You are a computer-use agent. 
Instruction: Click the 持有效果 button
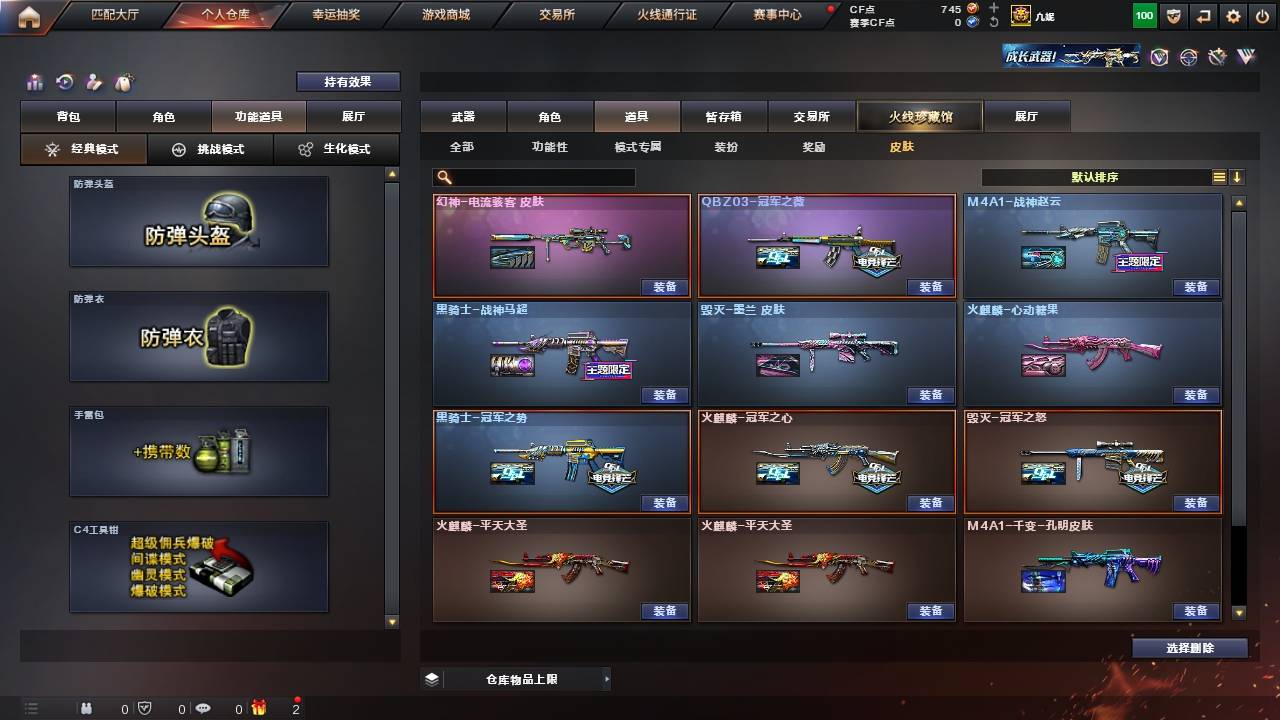(x=347, y=81)
